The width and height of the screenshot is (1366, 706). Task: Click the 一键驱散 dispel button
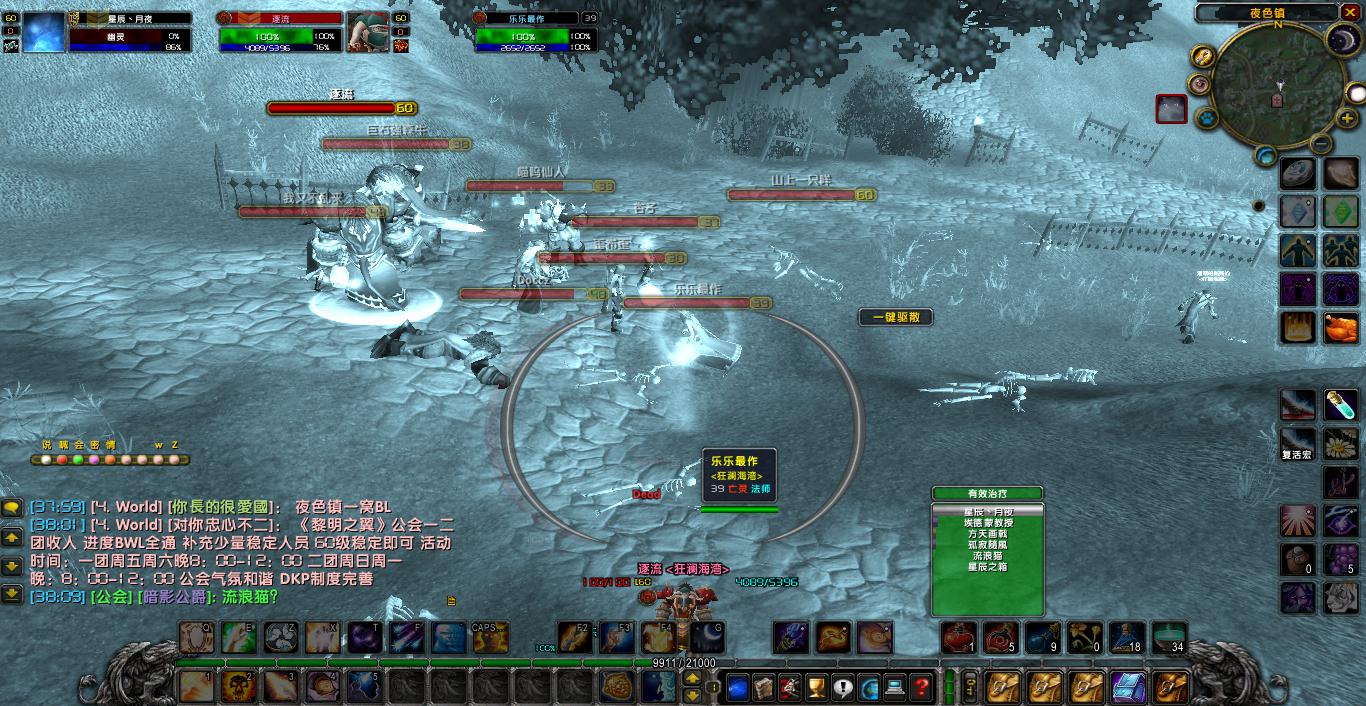pos(895,317)
